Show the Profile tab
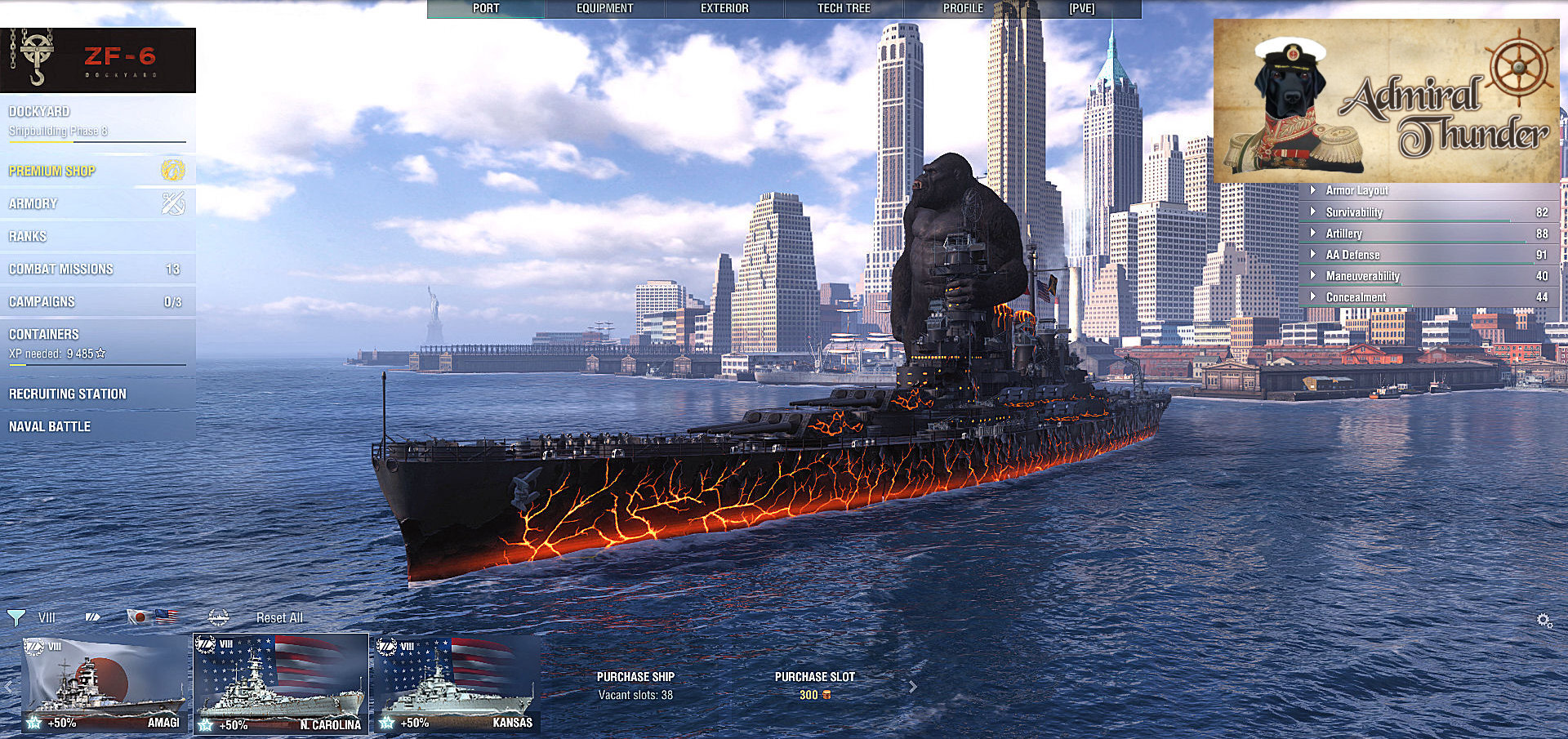 coord(963,8)
